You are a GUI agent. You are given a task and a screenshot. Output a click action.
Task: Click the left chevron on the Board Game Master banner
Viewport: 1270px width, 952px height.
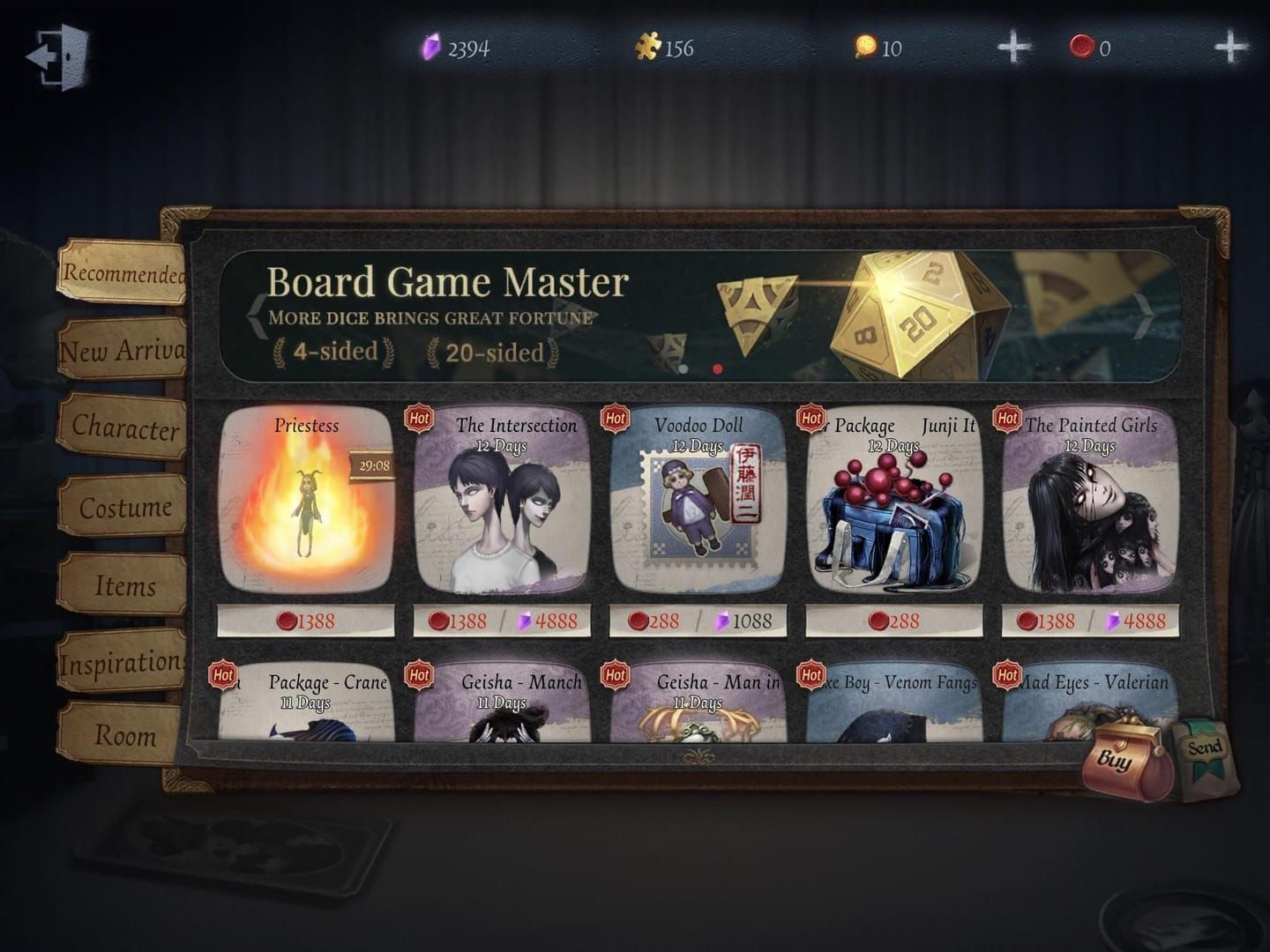(255, 315)
